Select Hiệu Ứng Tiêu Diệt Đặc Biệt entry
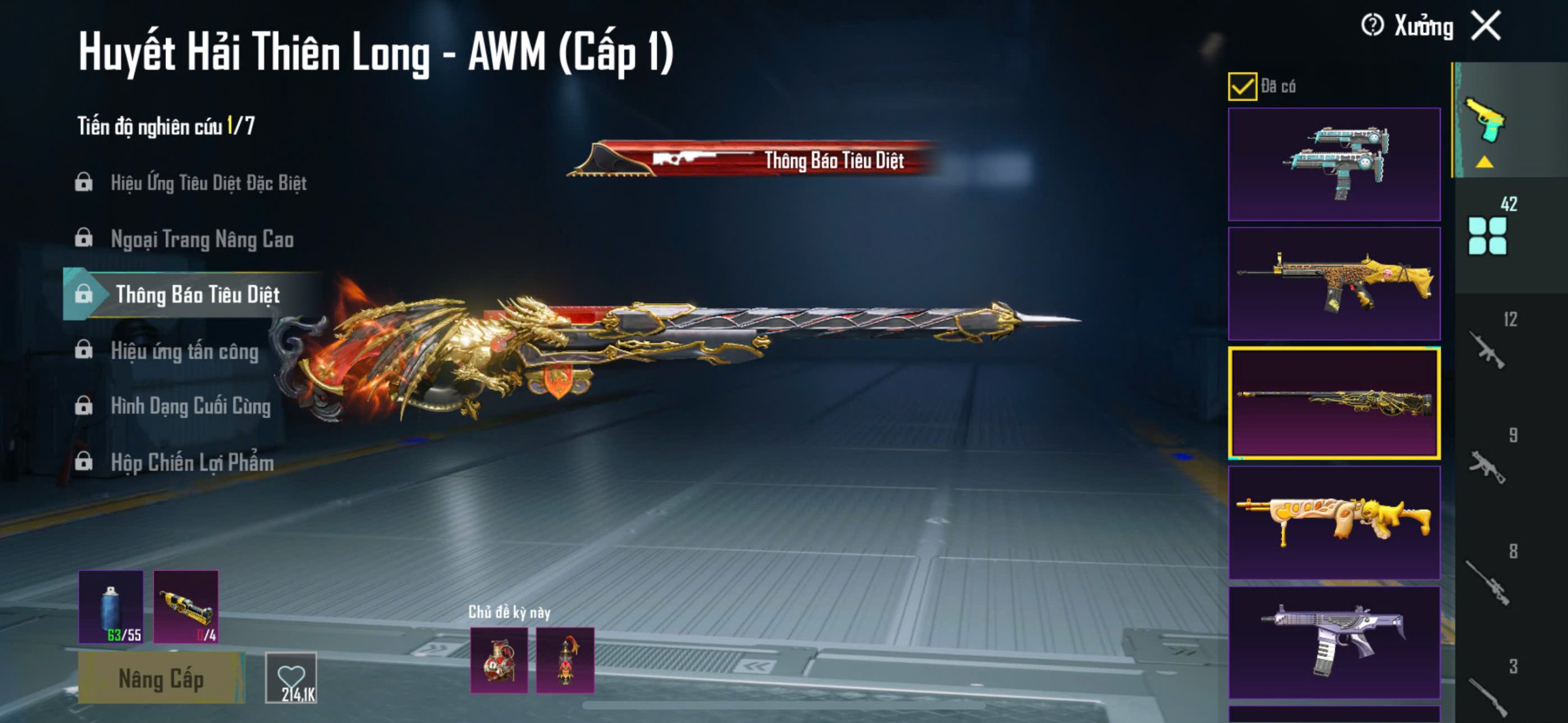The image size is (1568, 723). [x=208, y=183]
